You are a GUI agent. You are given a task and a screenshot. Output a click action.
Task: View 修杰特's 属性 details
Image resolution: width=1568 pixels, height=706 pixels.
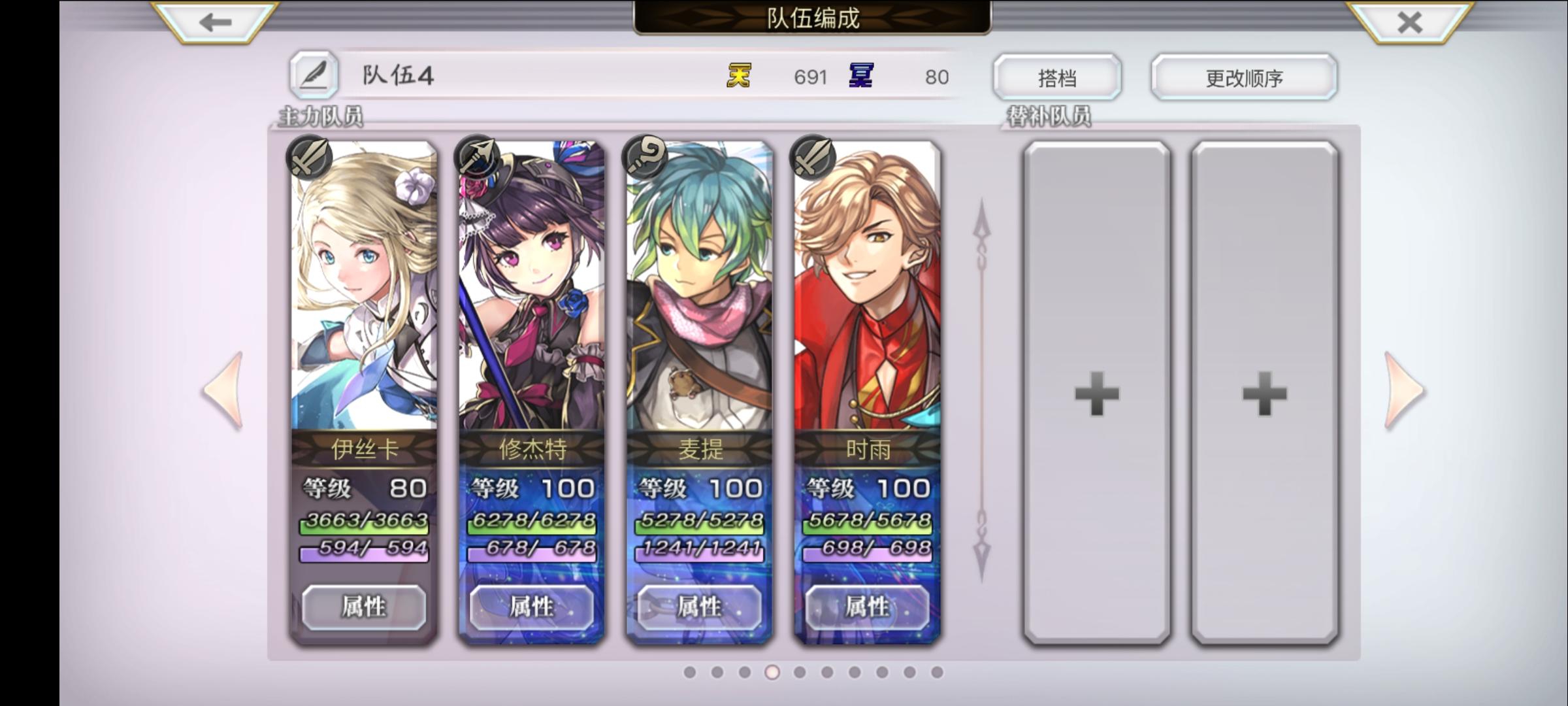click(532, 607)
